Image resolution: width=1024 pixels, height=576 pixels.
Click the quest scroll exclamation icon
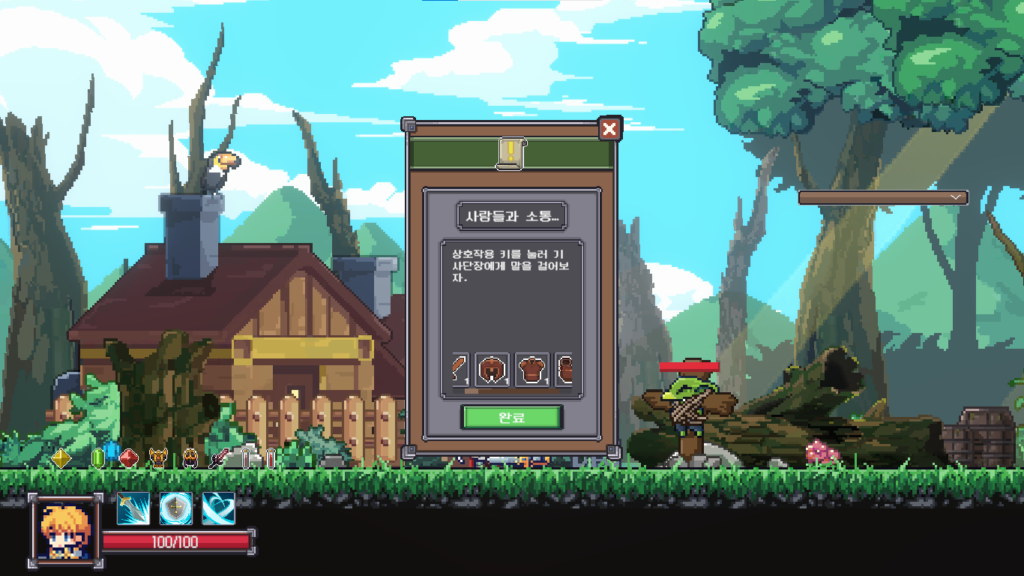tap(511, 152)
